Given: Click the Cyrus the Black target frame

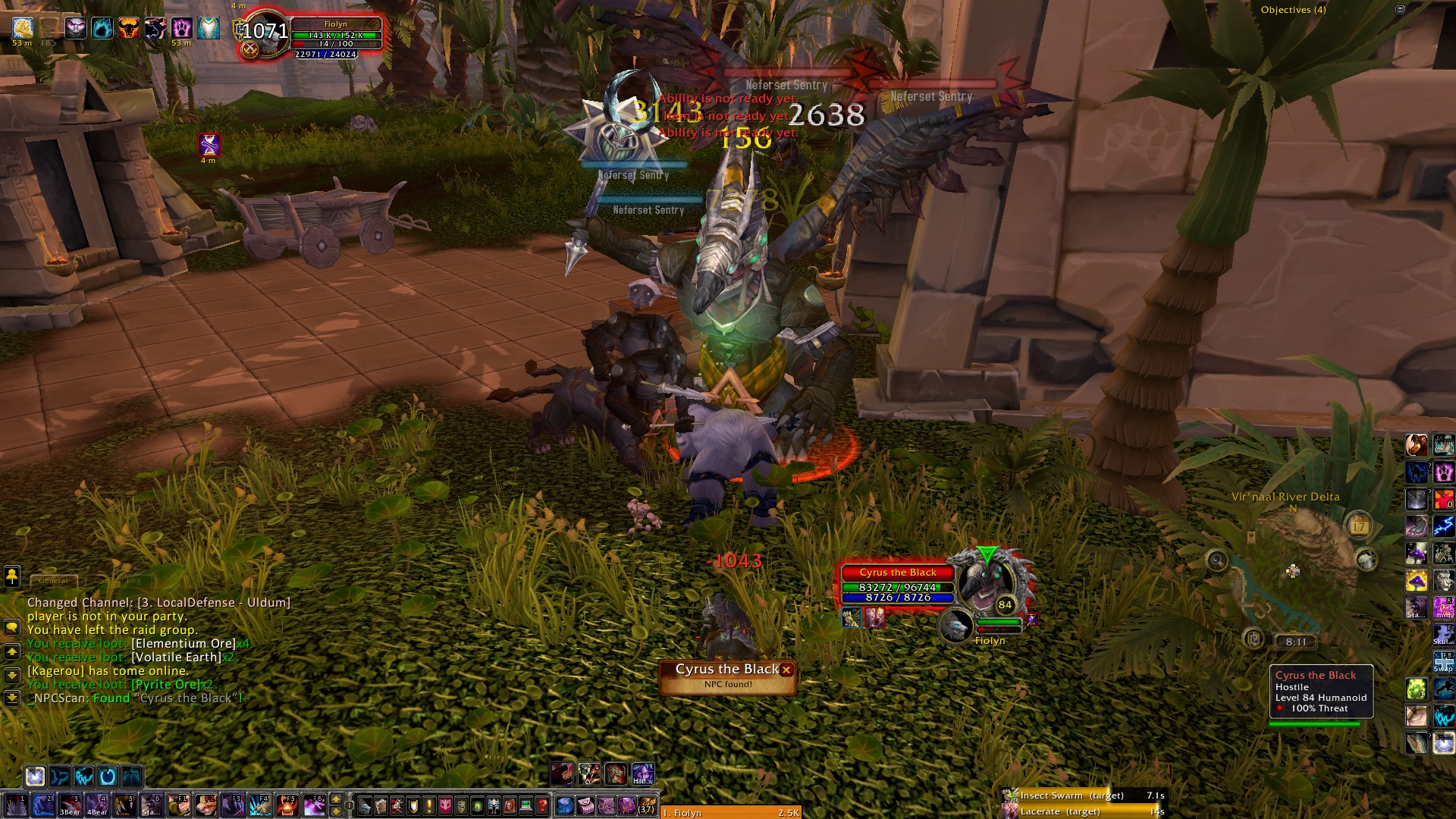Looking at the screenshot, I should click(x=898, y=585).
